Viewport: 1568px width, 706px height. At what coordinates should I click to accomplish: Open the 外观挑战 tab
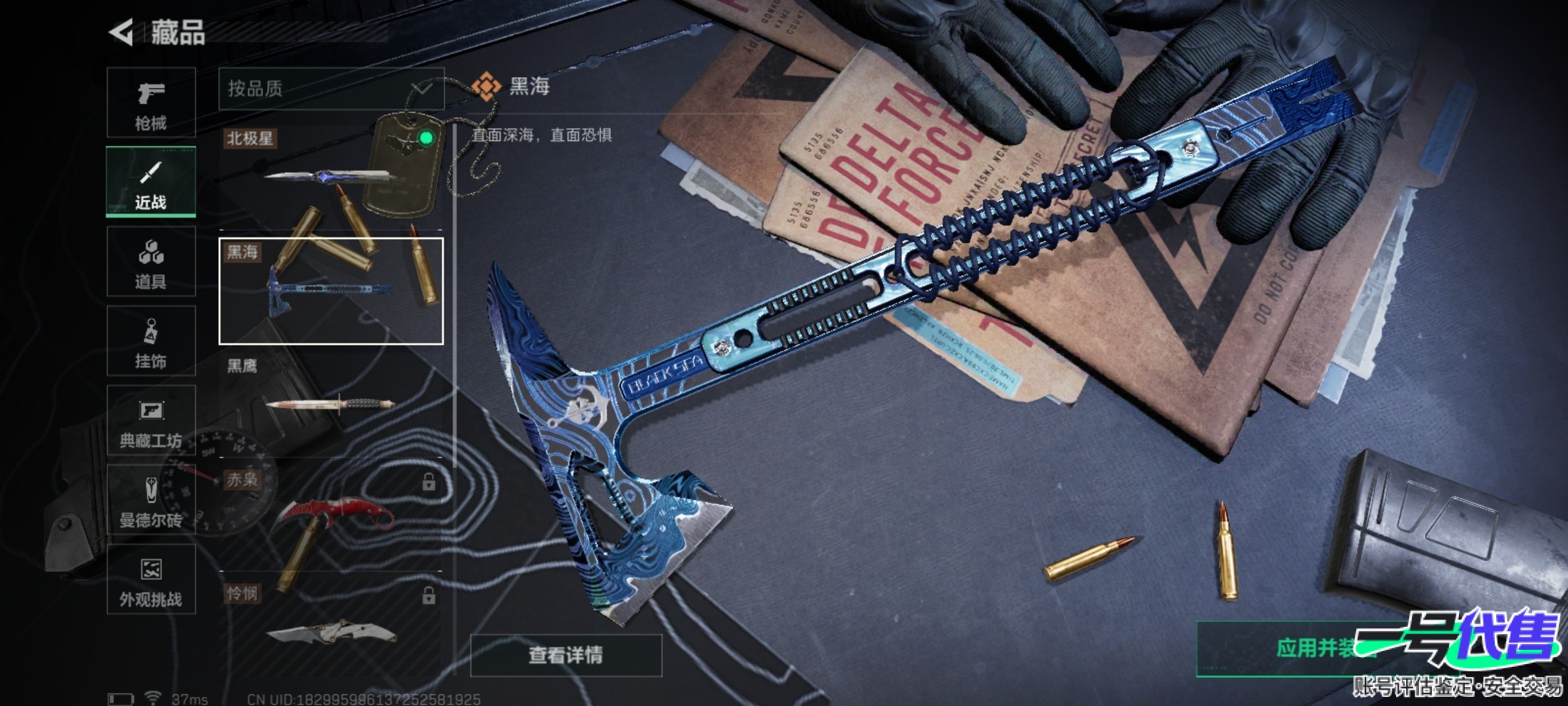[151, 580]
